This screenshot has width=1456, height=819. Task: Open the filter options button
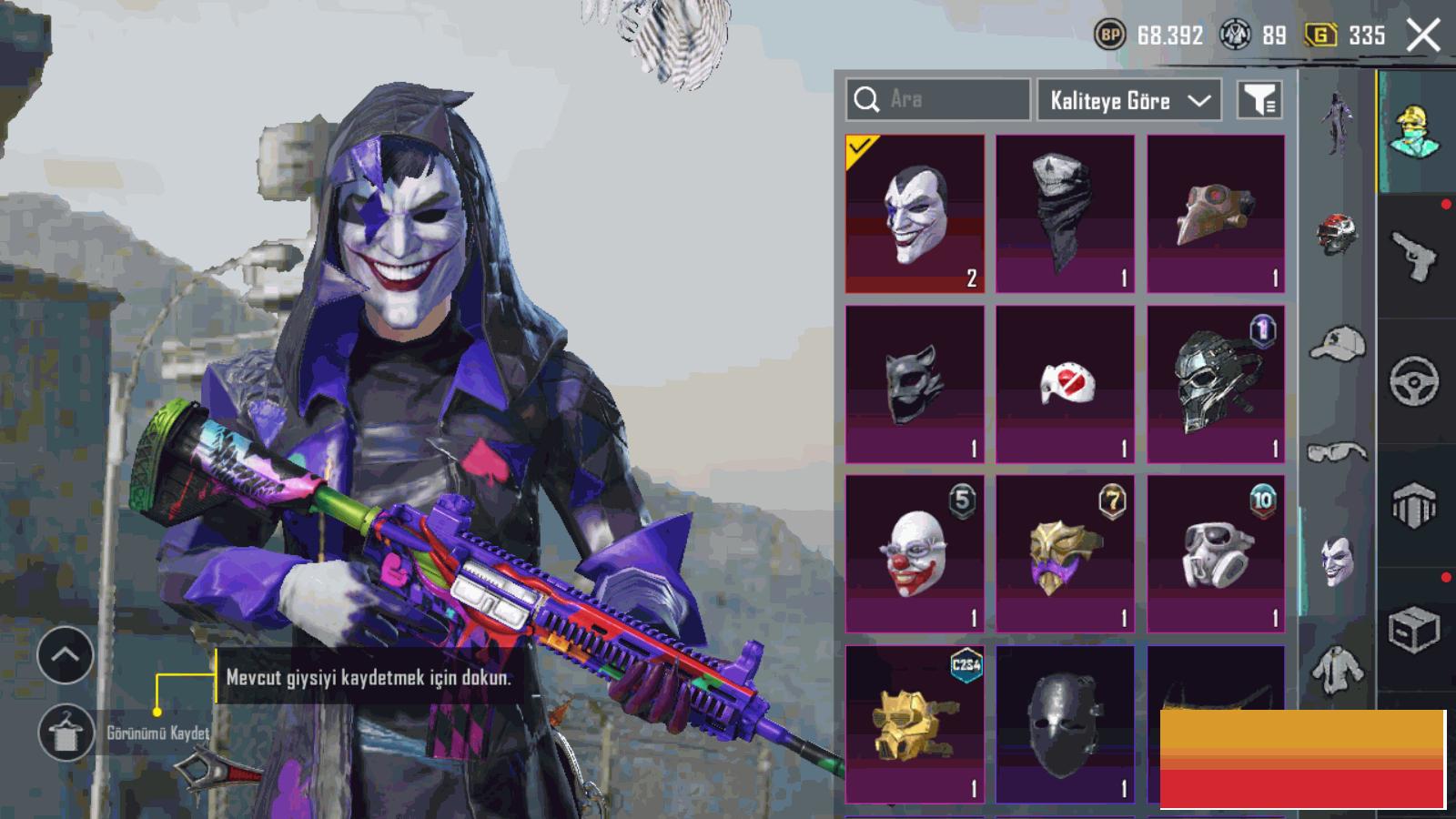tap(1259, 100)
